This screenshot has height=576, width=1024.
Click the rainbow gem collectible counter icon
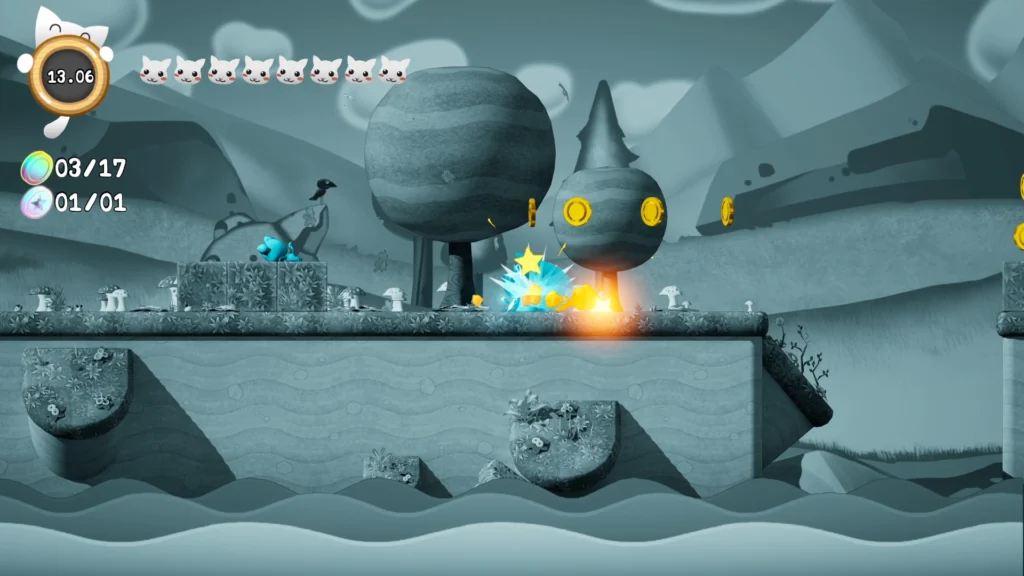37,167
